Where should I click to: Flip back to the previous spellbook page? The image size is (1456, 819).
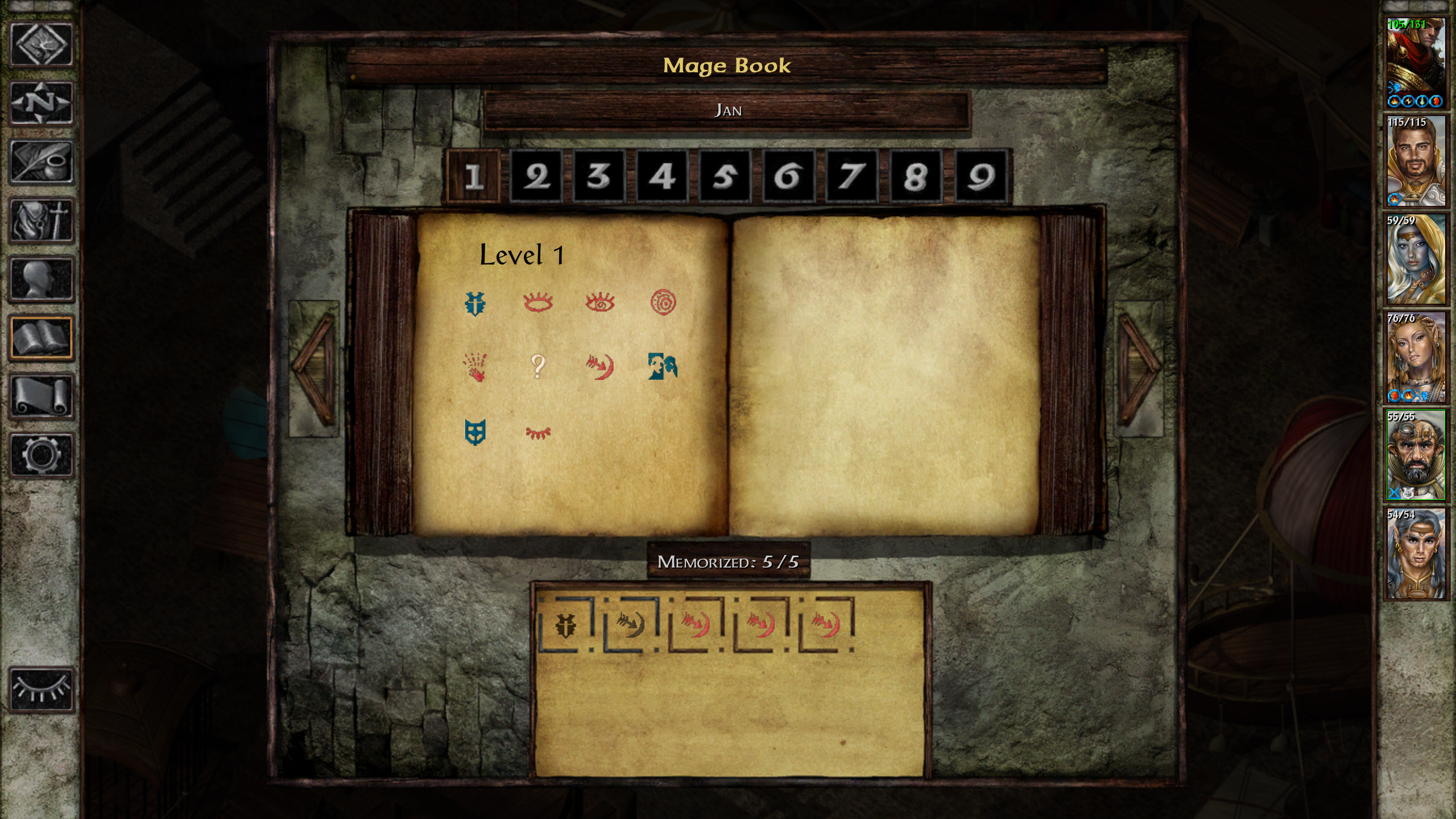pyautogui.click(x=313, y=368)
